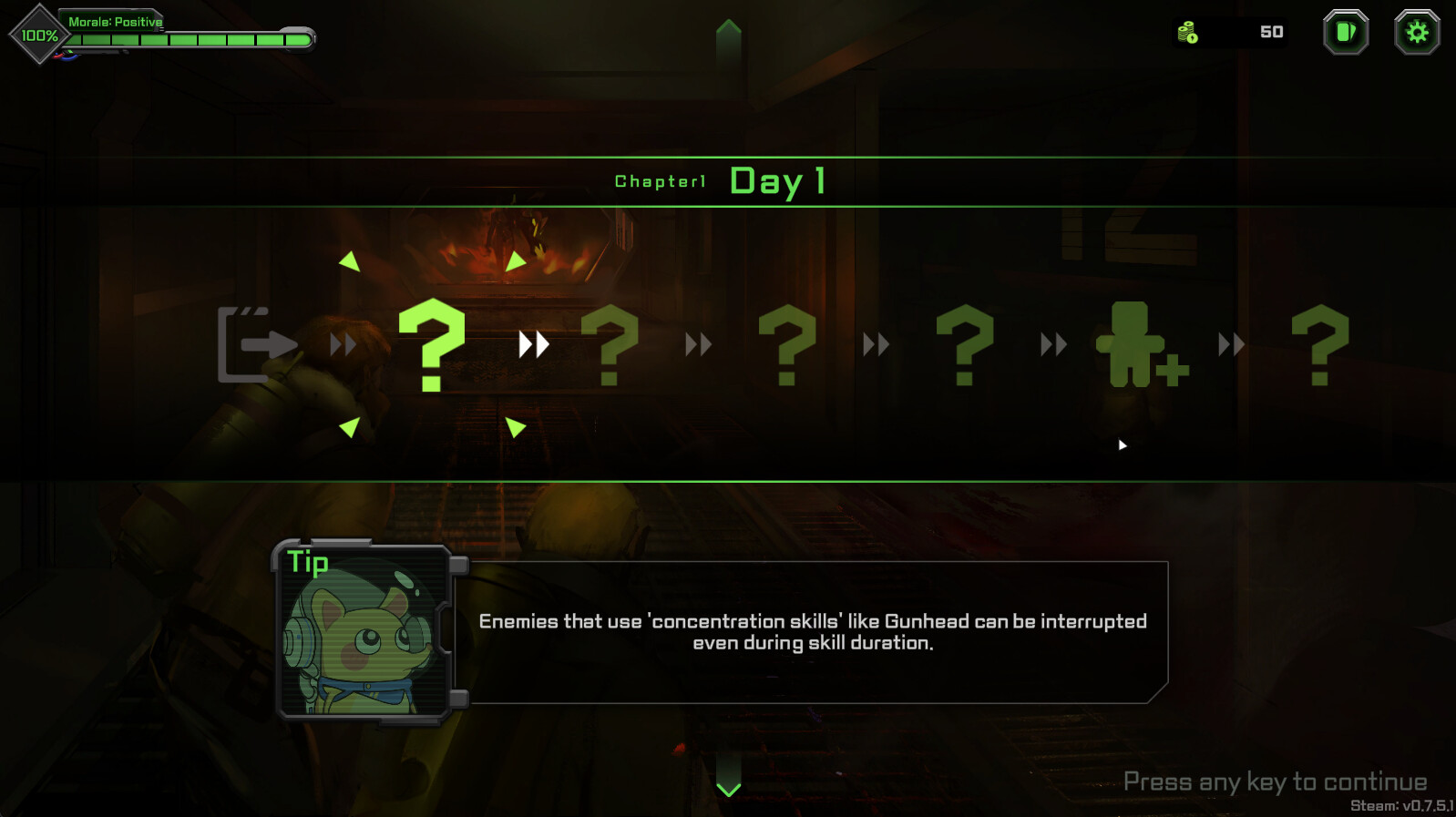Click Press any key to continue
1456x817 pixels.
1276,781
